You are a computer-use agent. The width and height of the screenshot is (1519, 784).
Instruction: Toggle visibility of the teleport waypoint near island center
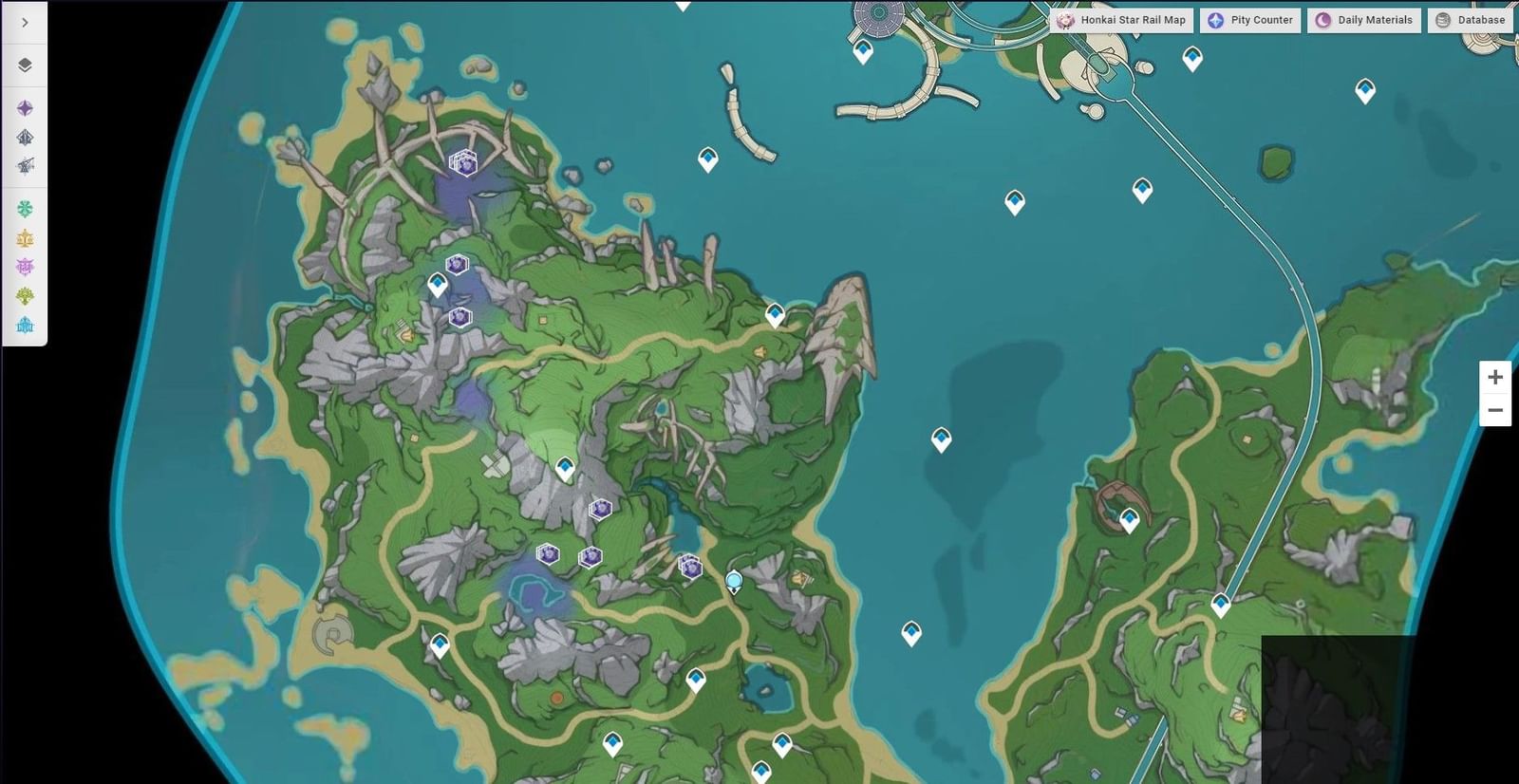tap(566, 466)
